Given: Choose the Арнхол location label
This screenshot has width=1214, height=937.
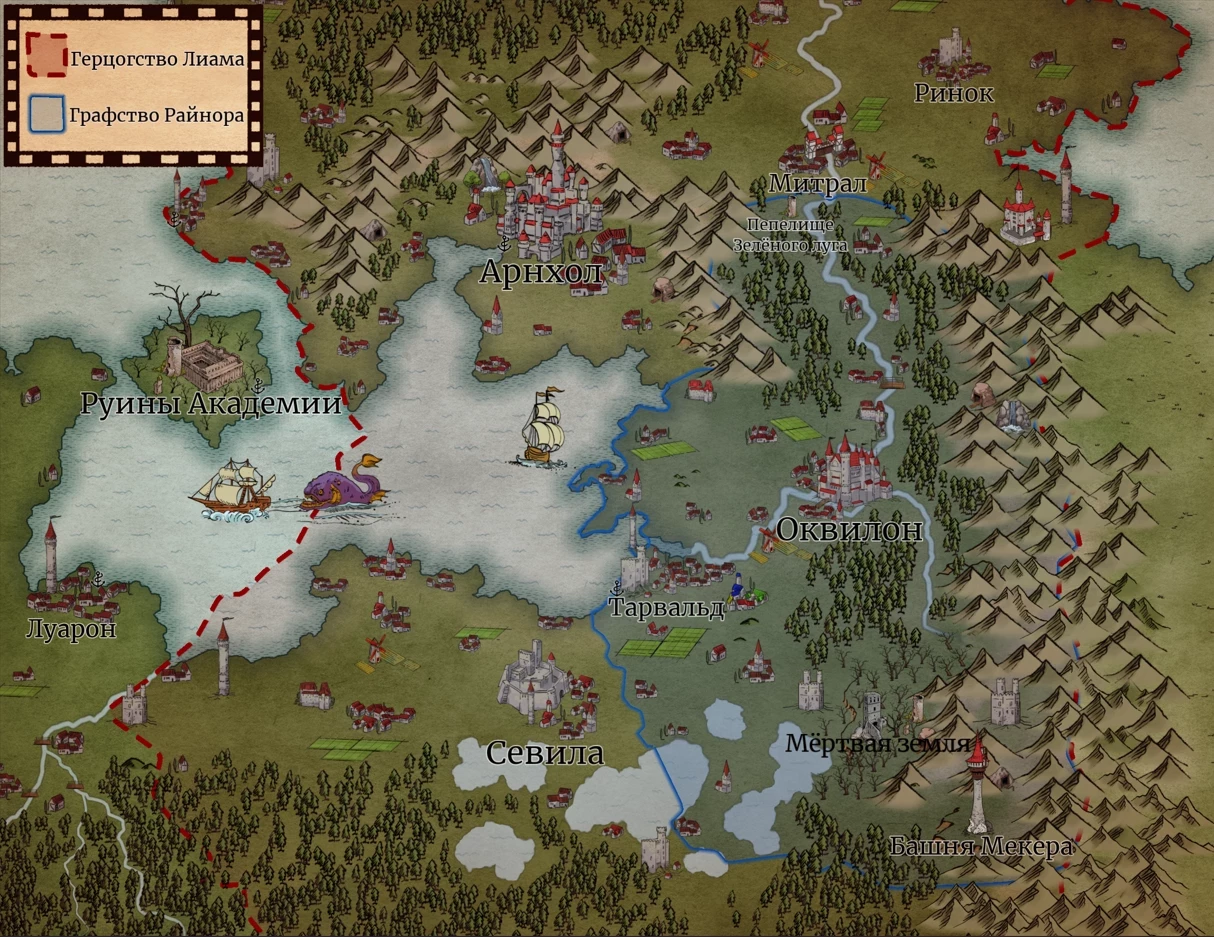Looking at the screenshot, I should [x=541, y=272].
